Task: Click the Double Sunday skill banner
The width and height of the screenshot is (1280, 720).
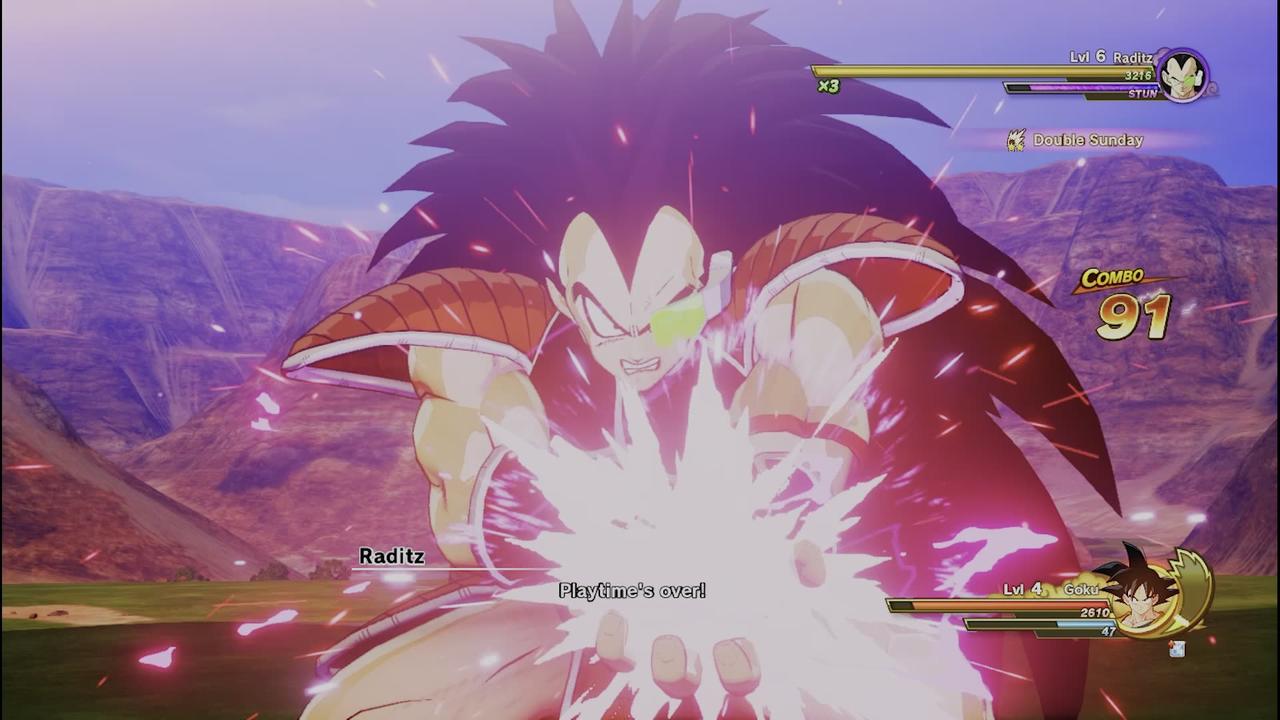Action: [1080, 140]
